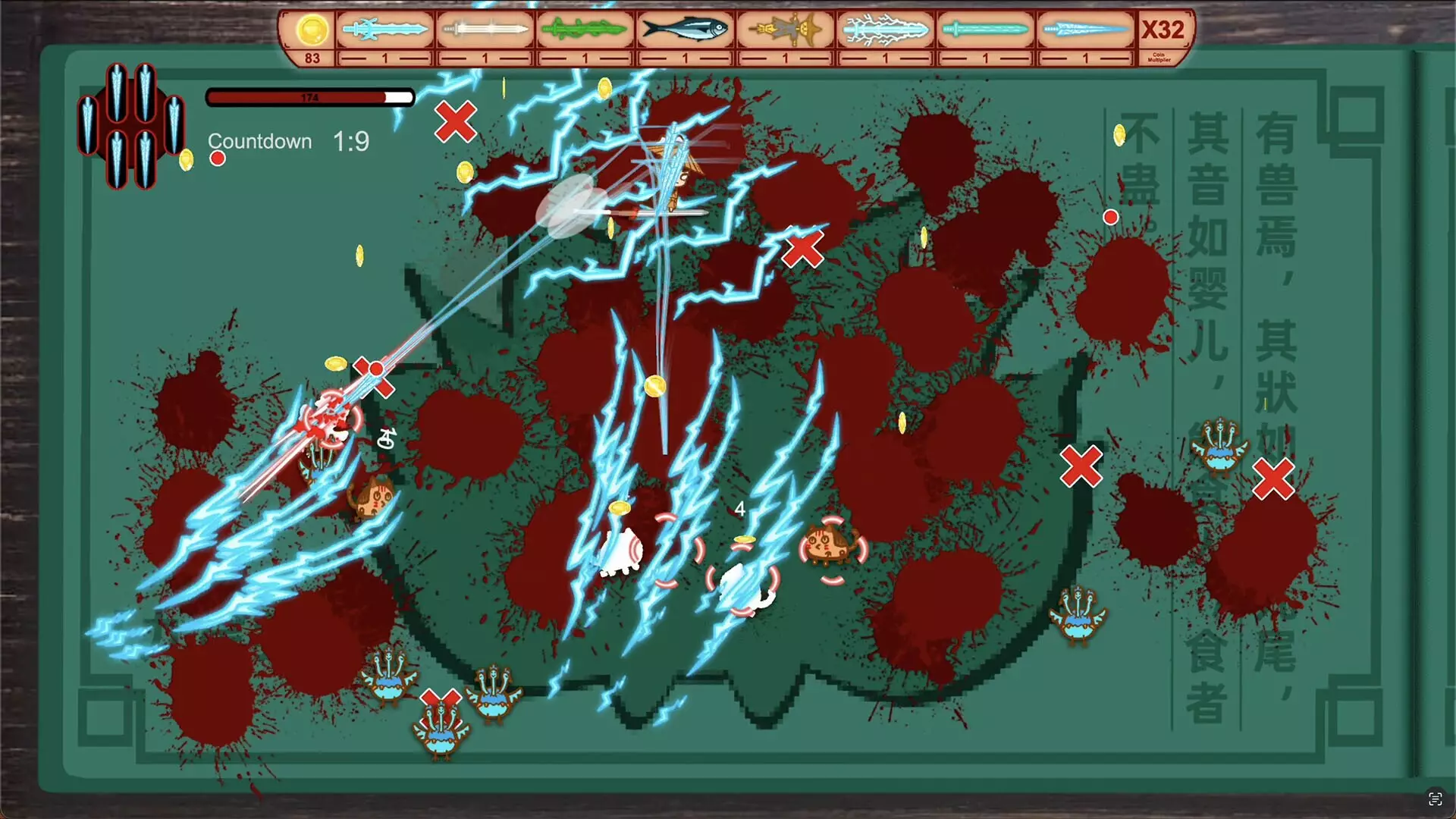This screenshot has height=819, width=1456.
Task: Click the overlay icon in the bottom-right corner
Action: 1436,798
